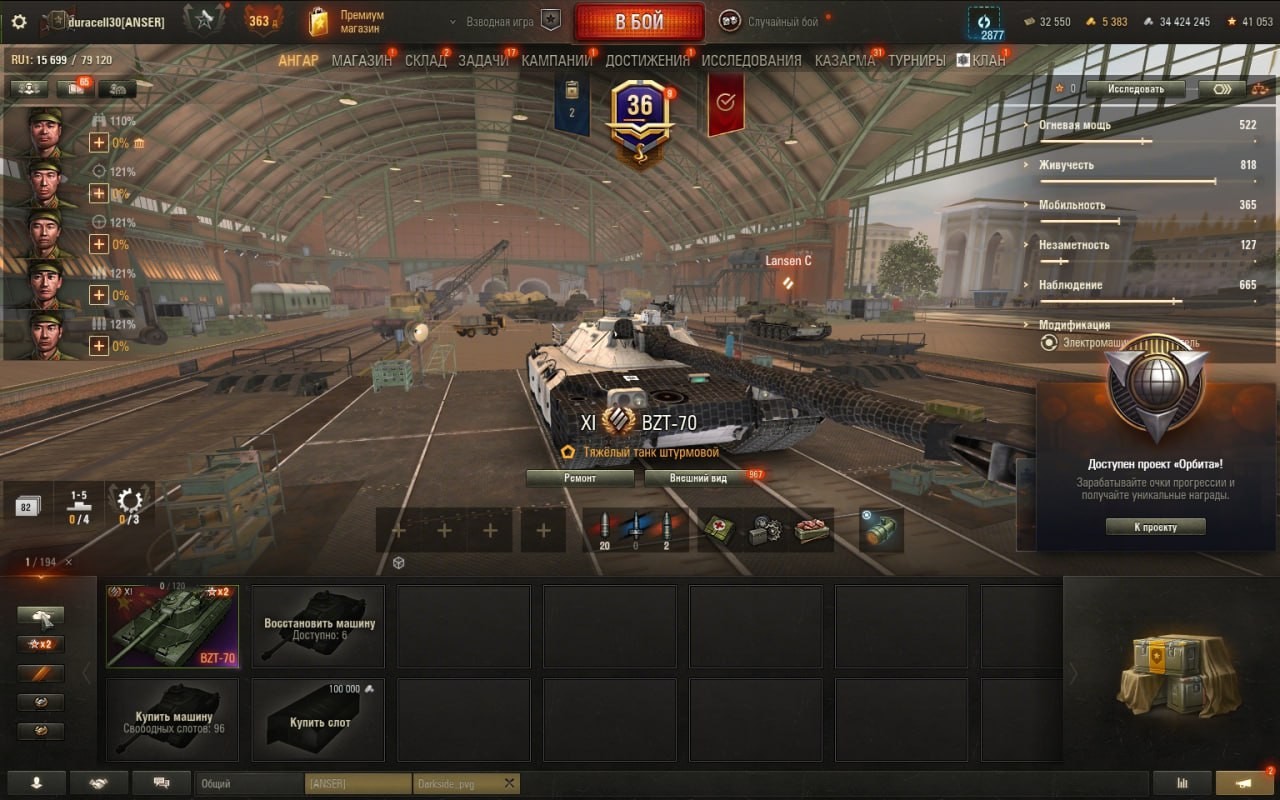Open the Внешний вид customization
Viewport: 1280px width, 800px height.
pos(699,478)
